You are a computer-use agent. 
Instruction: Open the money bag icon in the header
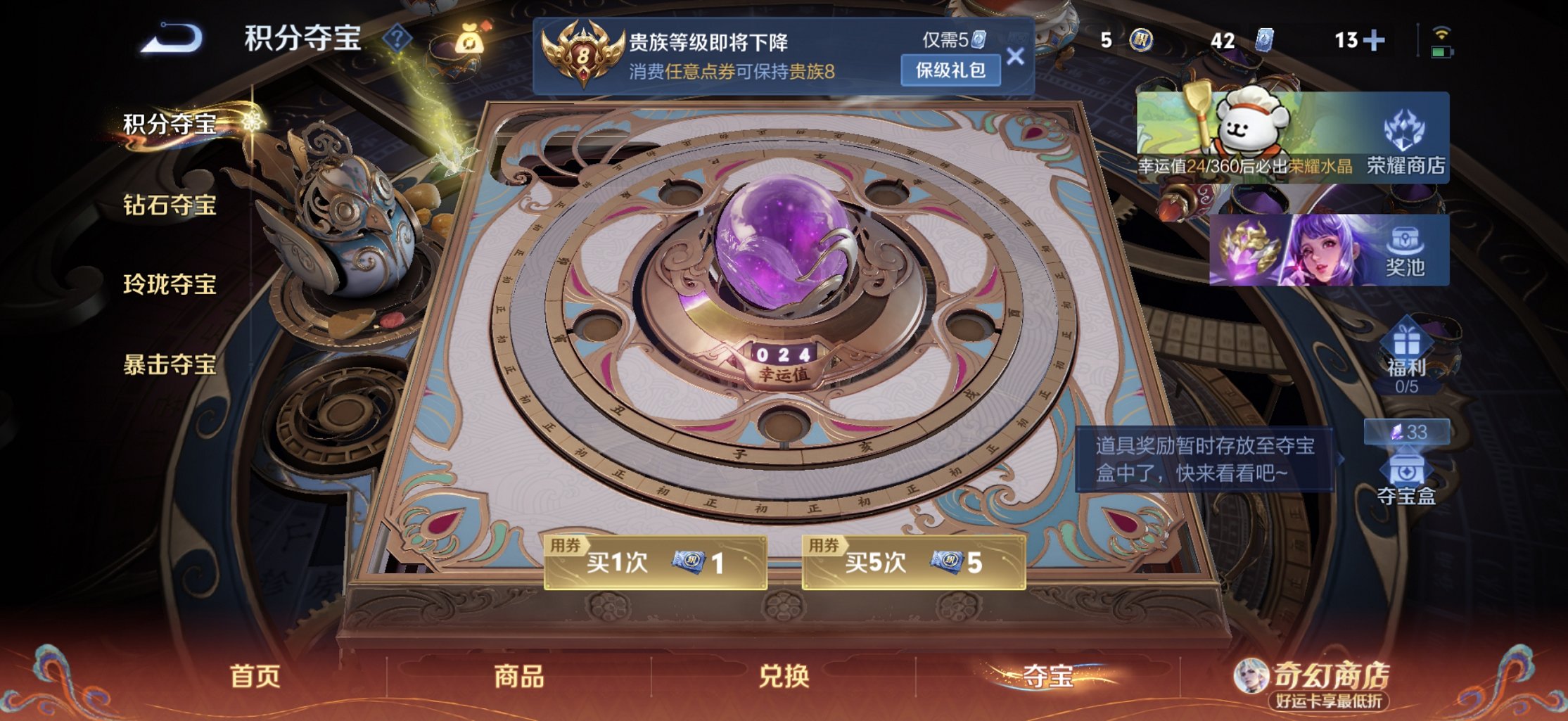470,40
